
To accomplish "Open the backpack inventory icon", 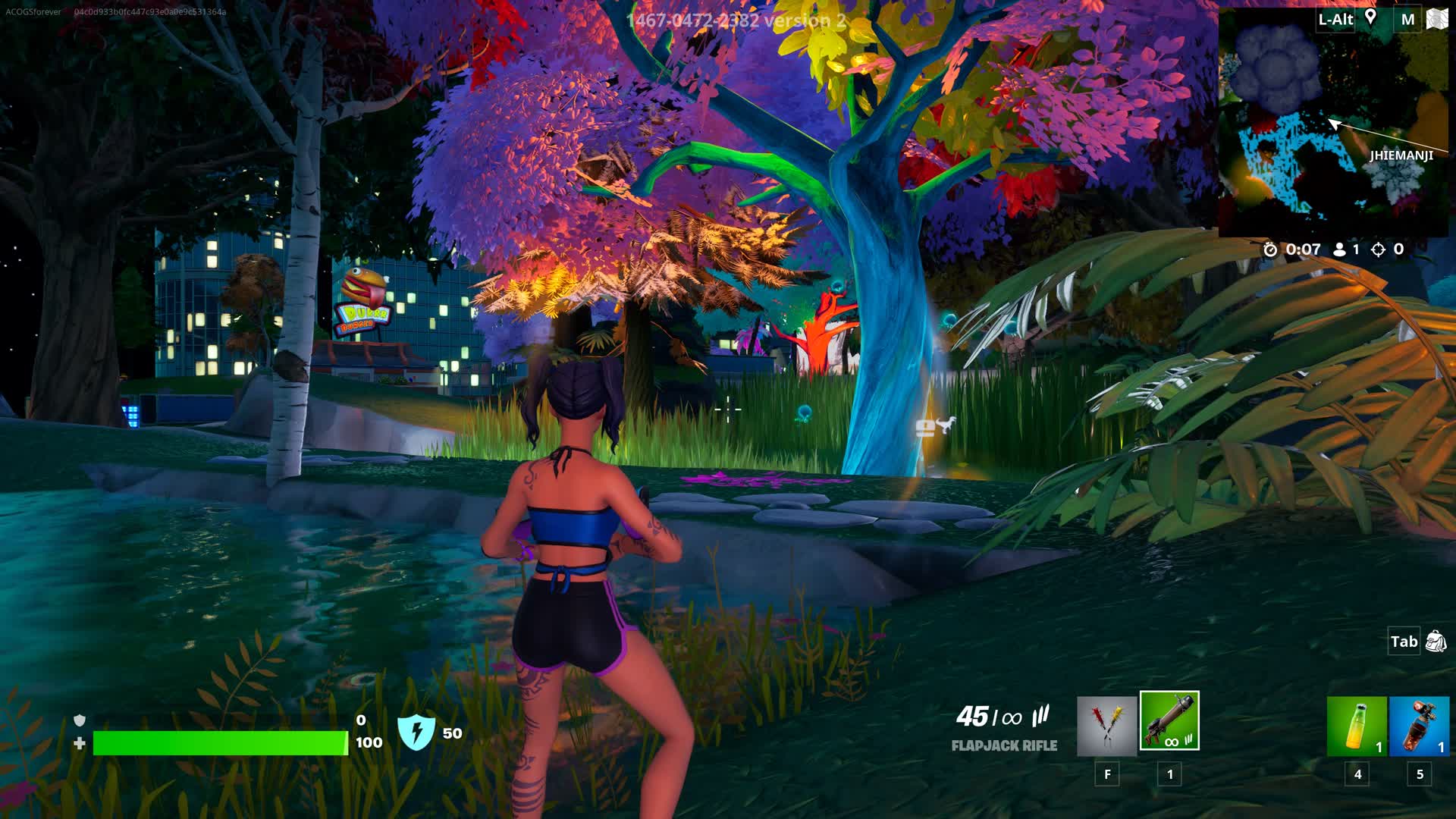I will 1436,642.
